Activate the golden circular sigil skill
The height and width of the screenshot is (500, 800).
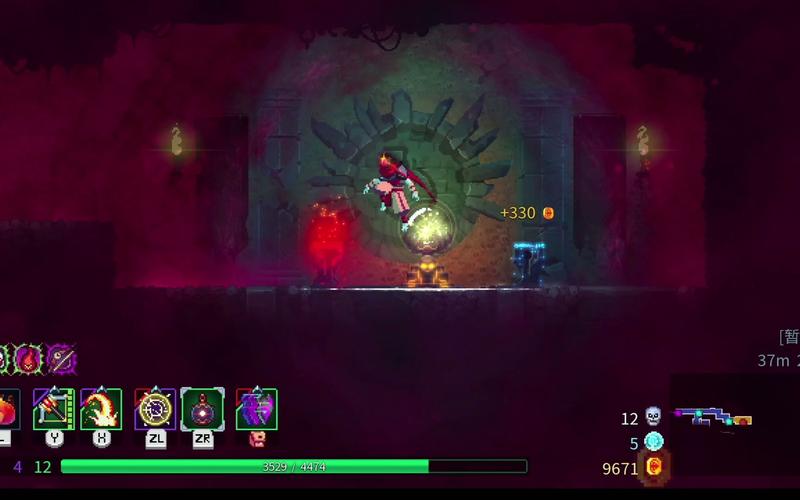(x=155, y=409)
